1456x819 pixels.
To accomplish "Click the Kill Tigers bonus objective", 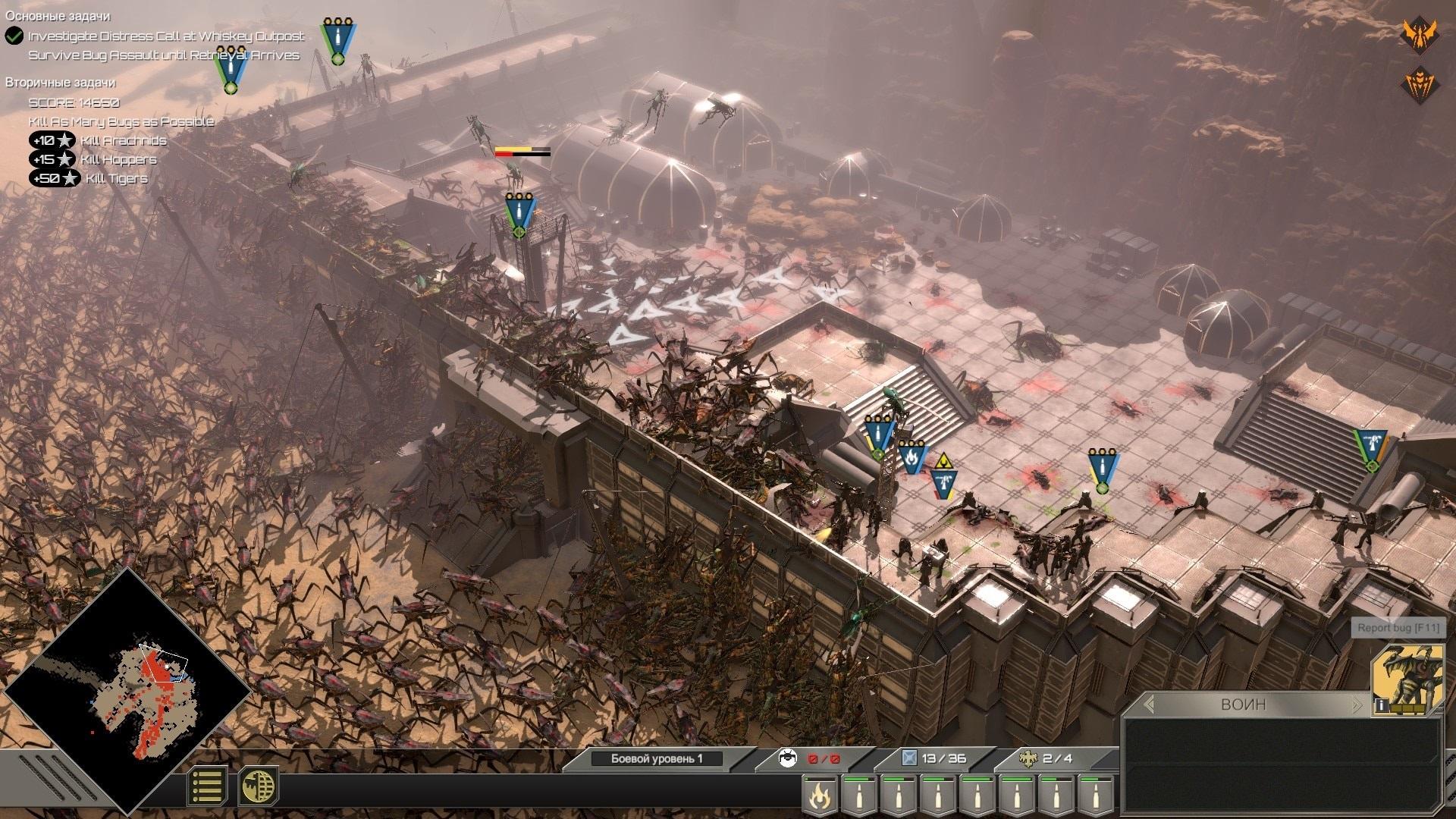I will (x=116, y=178).
